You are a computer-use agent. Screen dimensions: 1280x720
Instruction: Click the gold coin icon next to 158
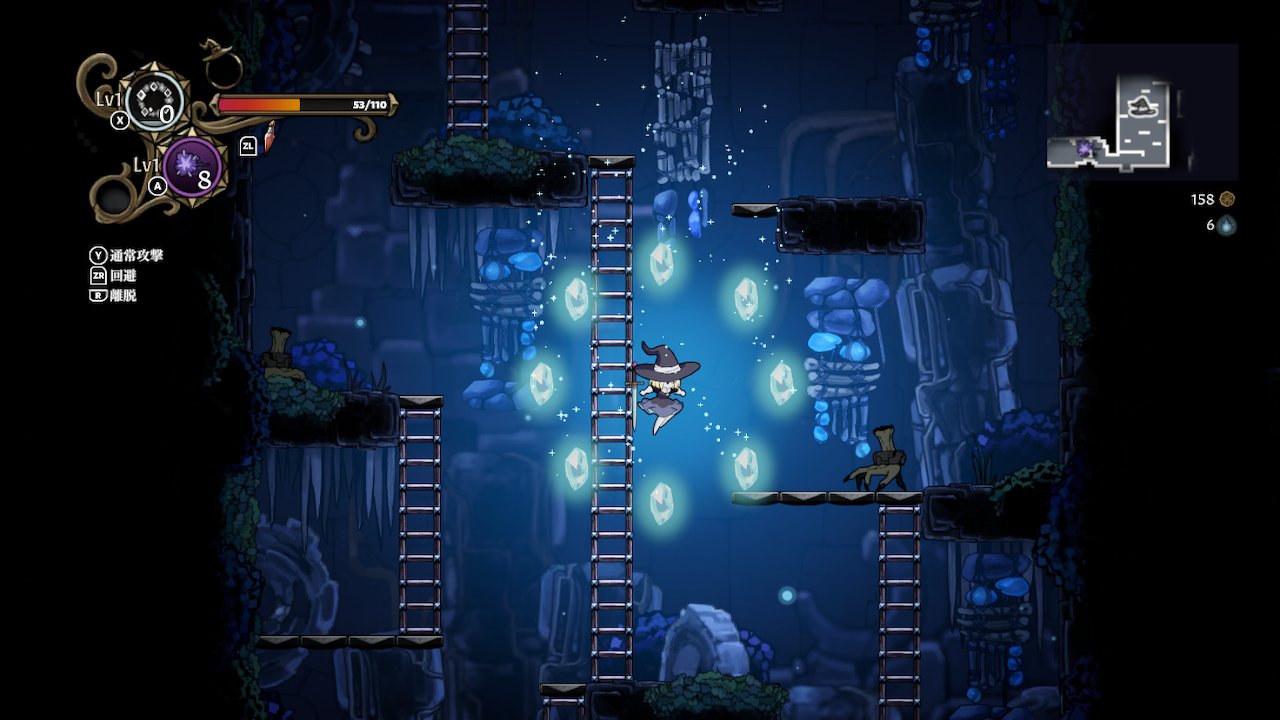pyautogui.click(x=1227, y=199)
